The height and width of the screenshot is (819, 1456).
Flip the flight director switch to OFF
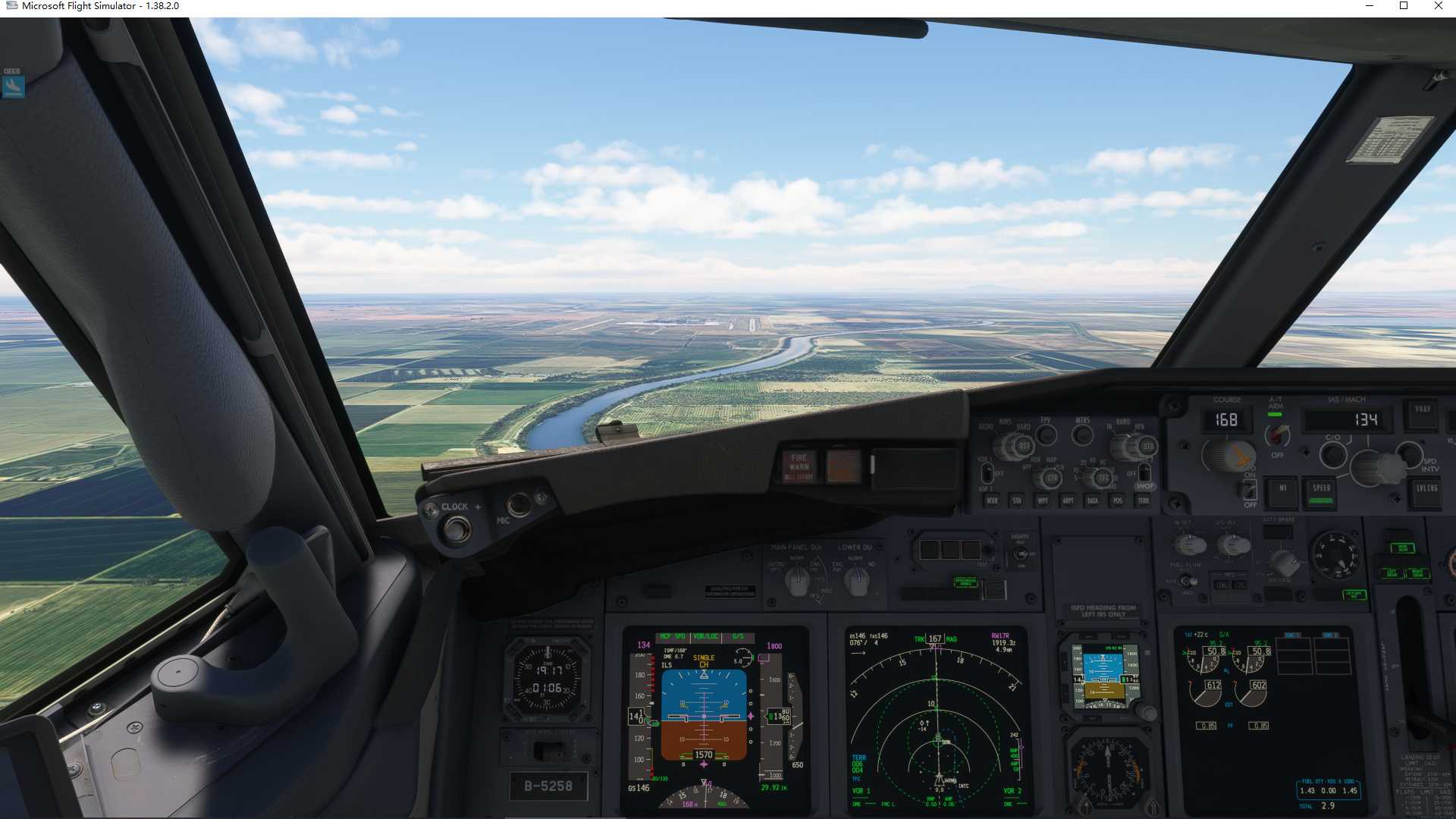(1249, 491)
